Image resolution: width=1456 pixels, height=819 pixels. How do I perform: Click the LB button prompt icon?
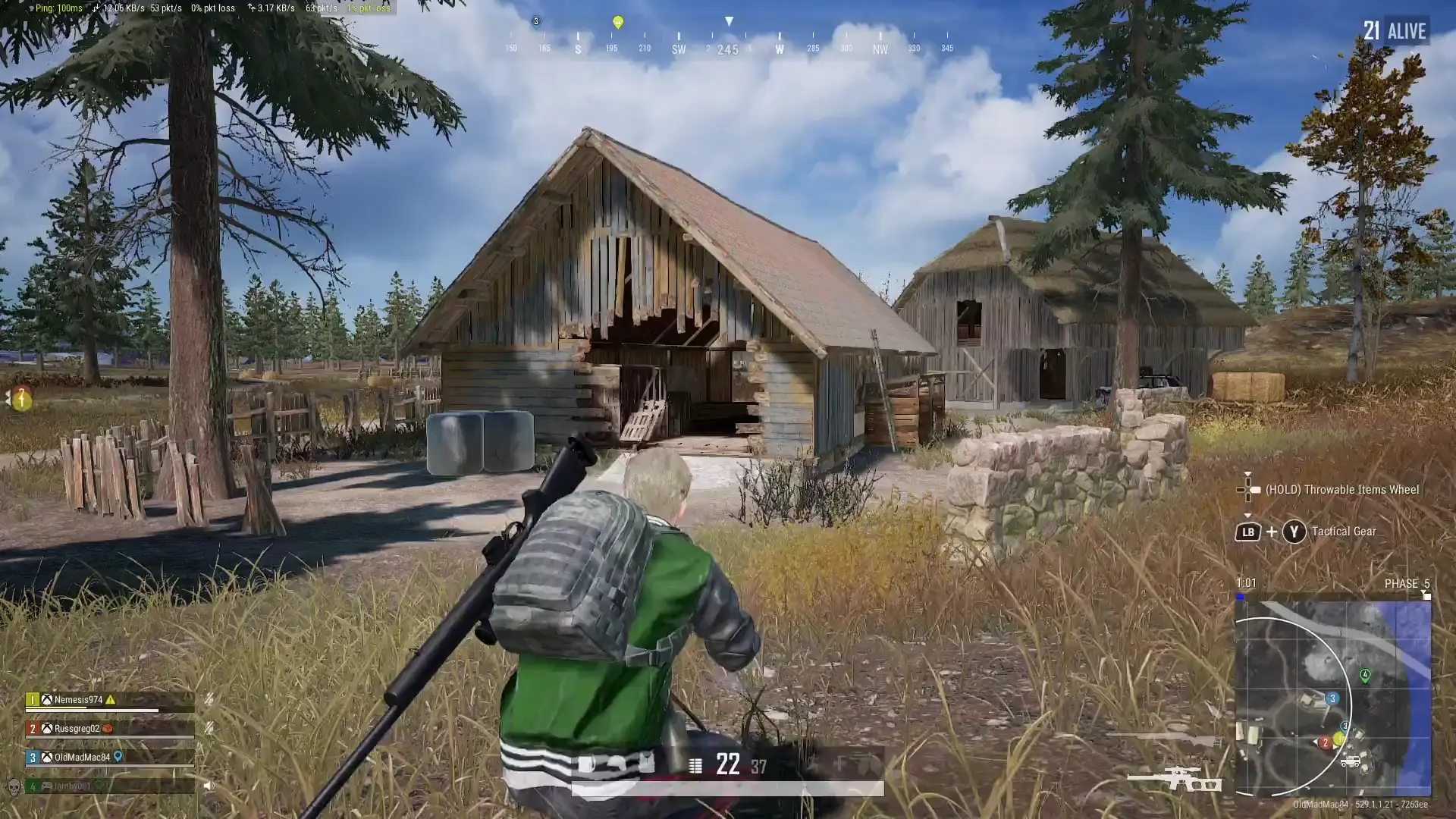pyautogui.click(x=1248, y=532)
